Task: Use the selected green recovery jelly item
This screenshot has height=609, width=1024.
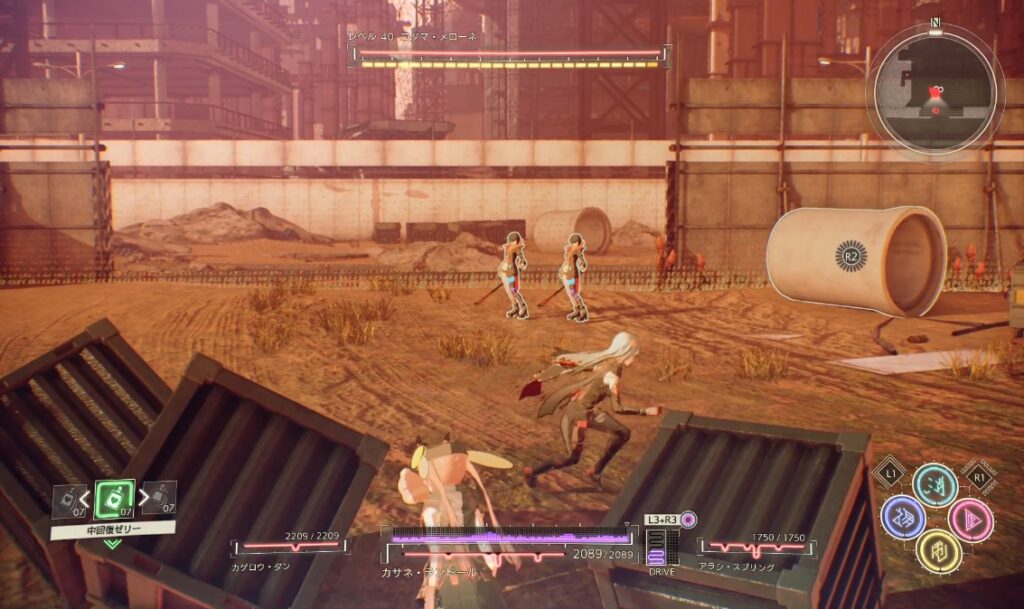Action: click(x=114, y=498)
